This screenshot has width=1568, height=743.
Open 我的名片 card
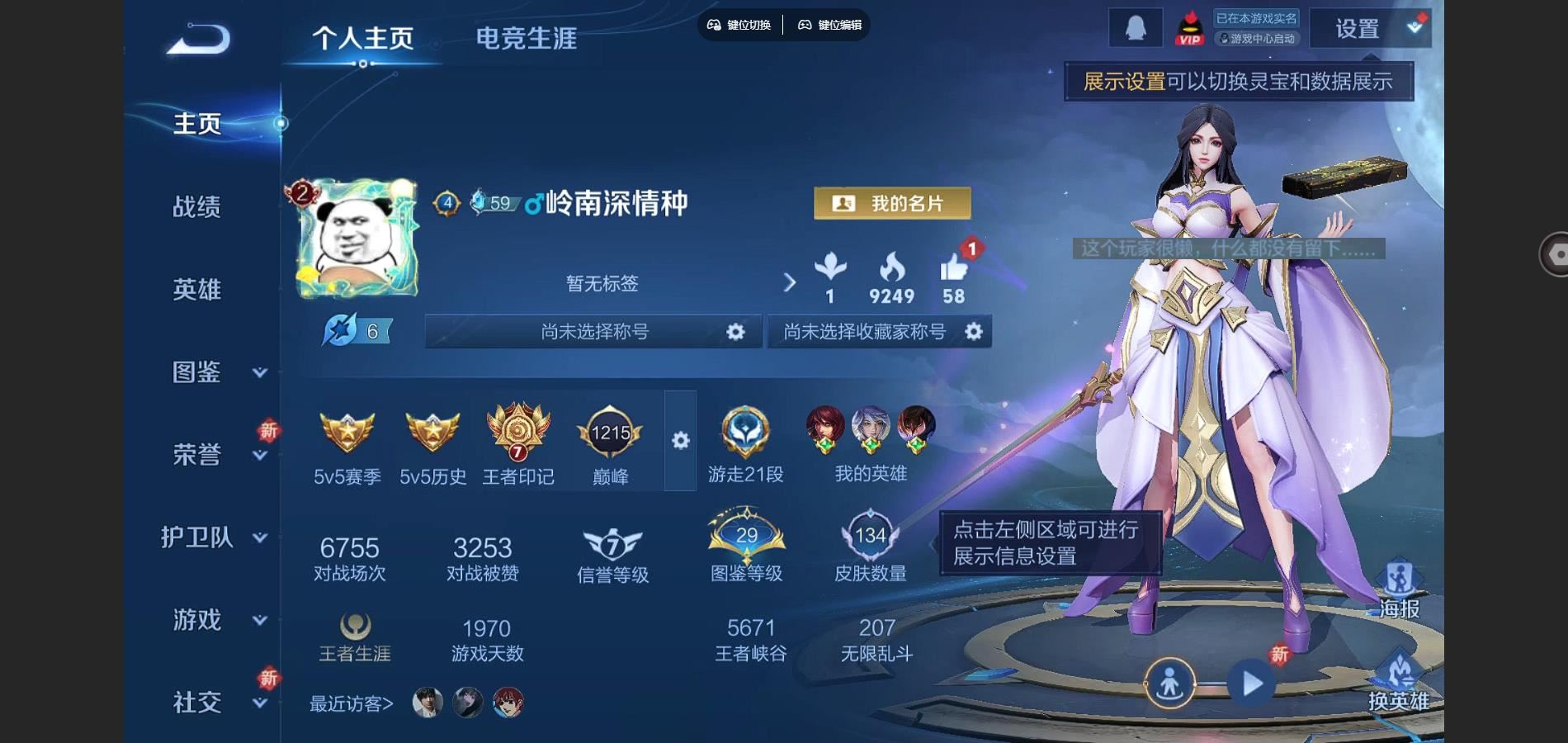click(891, 203)
